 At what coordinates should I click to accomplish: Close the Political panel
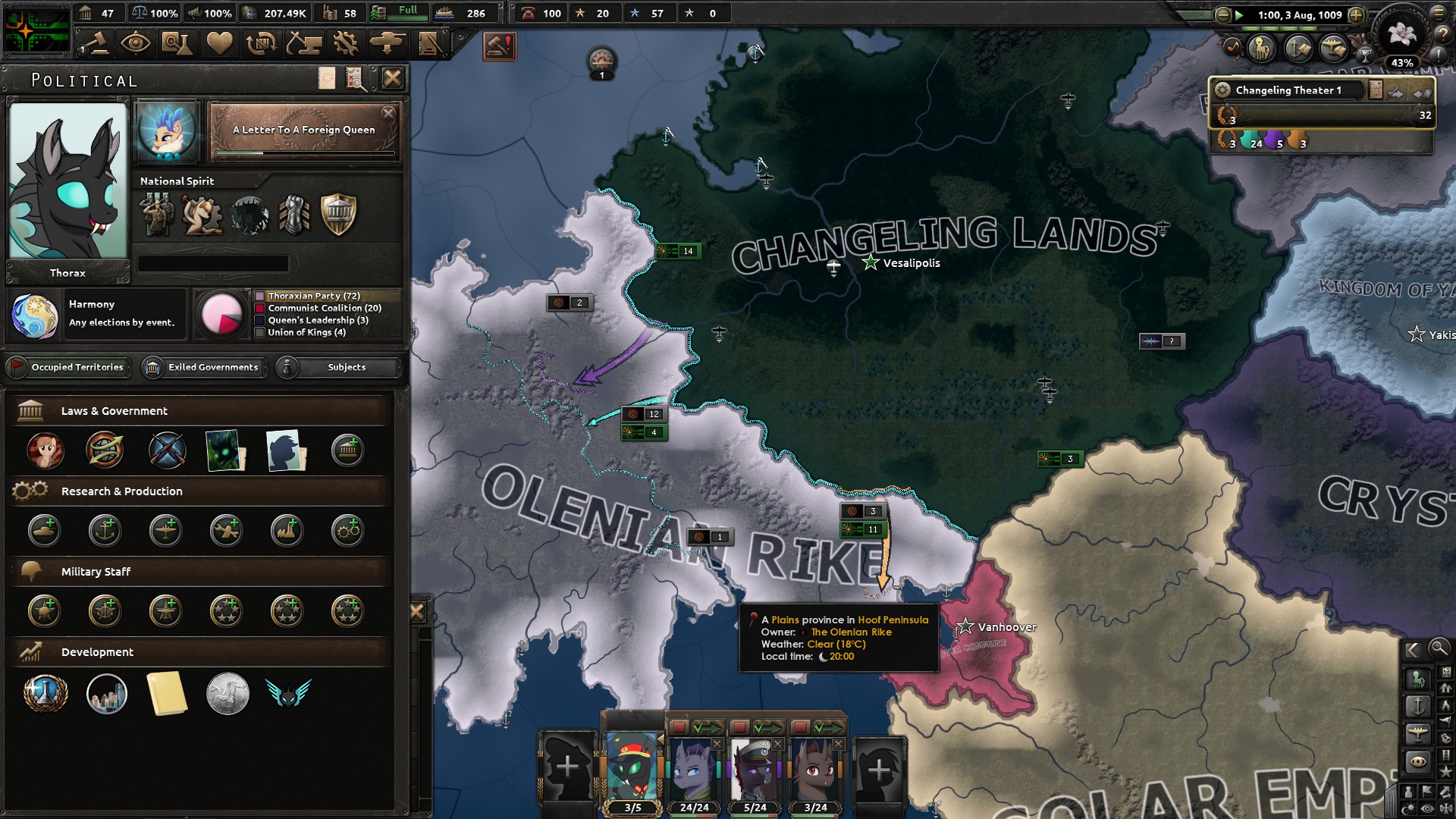(x=392, y=78)
